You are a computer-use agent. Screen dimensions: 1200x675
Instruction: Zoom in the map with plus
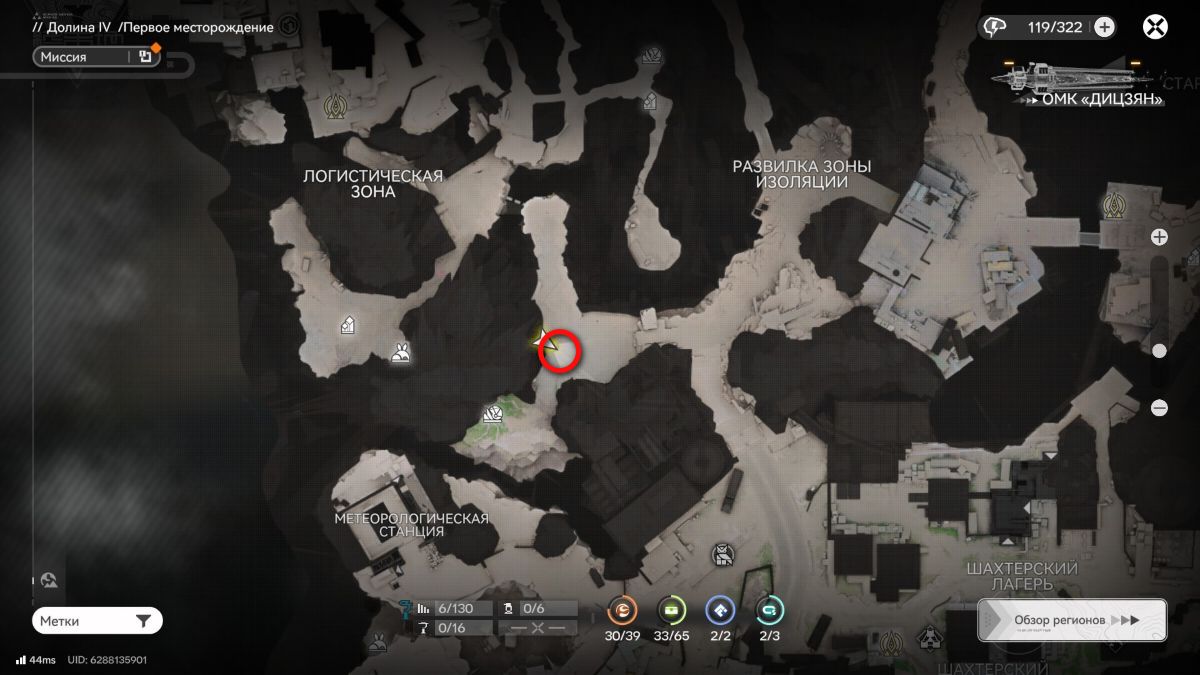pyautogui.click(x=1159, y=237)
